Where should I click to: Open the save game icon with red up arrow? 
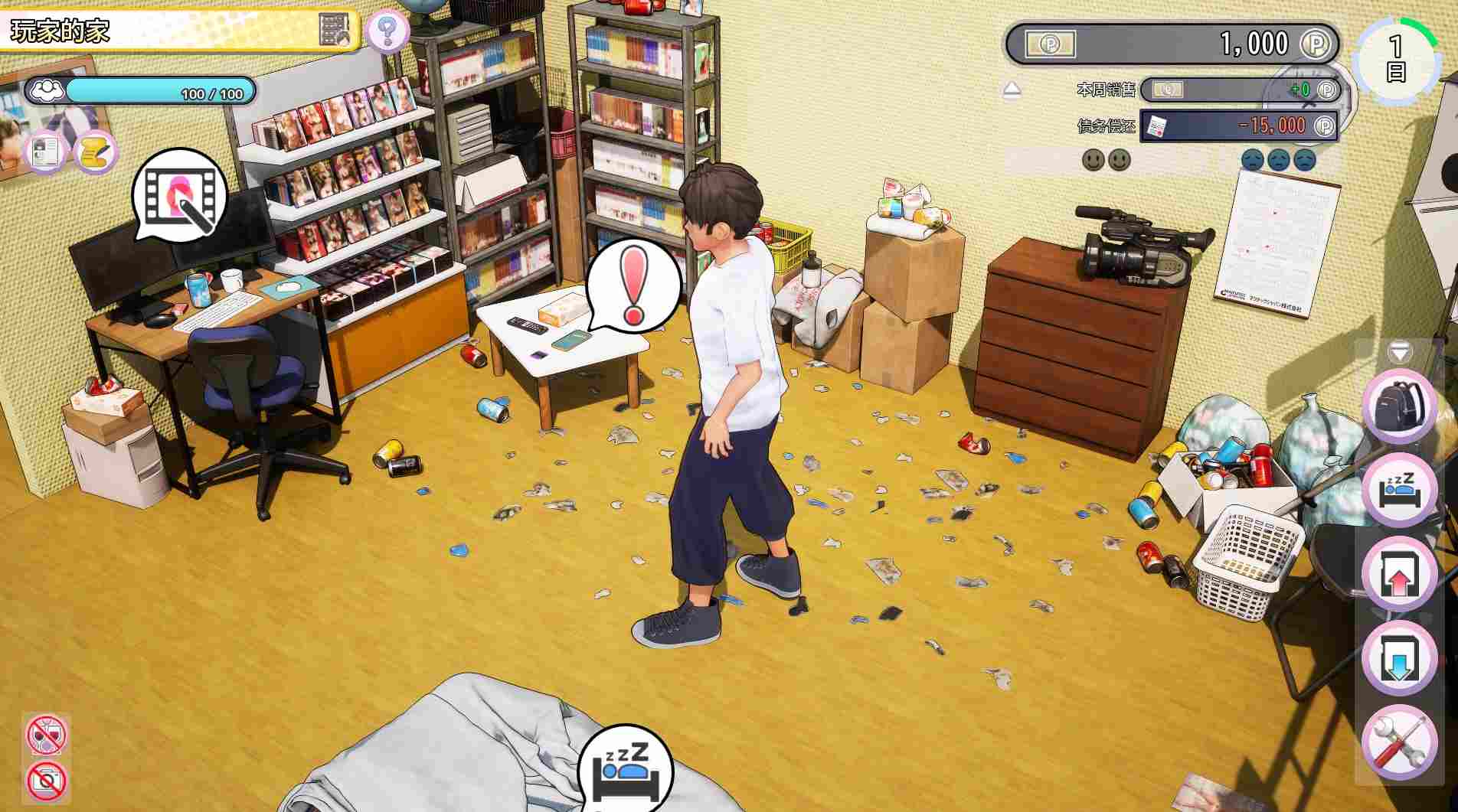[x=1399, y=572]
